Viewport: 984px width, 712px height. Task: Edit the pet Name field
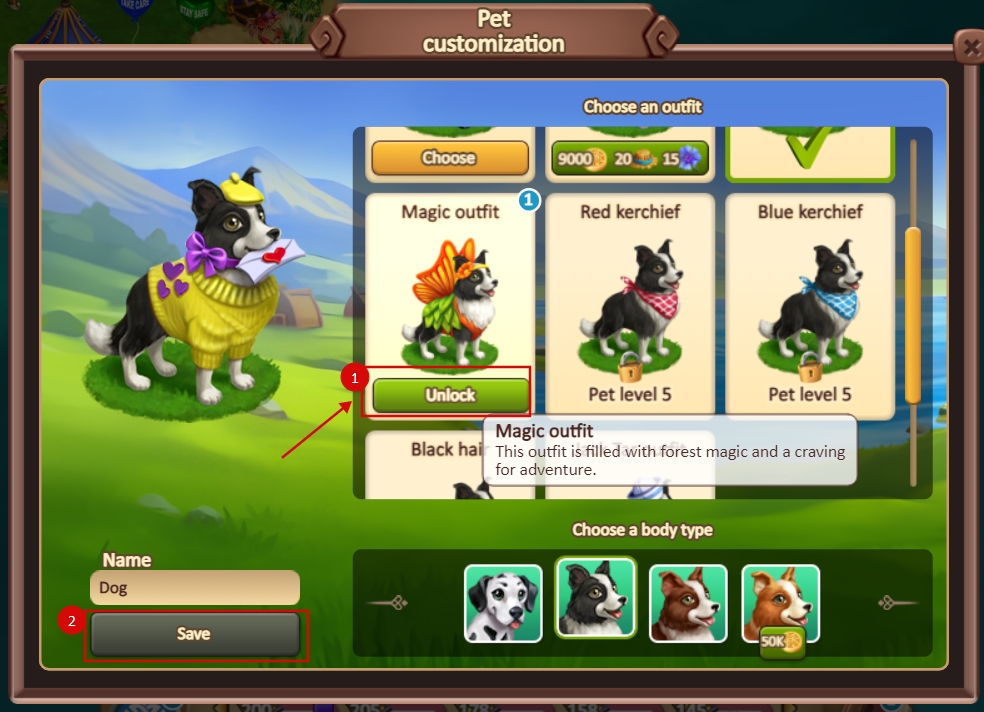[x=194, y=588]
